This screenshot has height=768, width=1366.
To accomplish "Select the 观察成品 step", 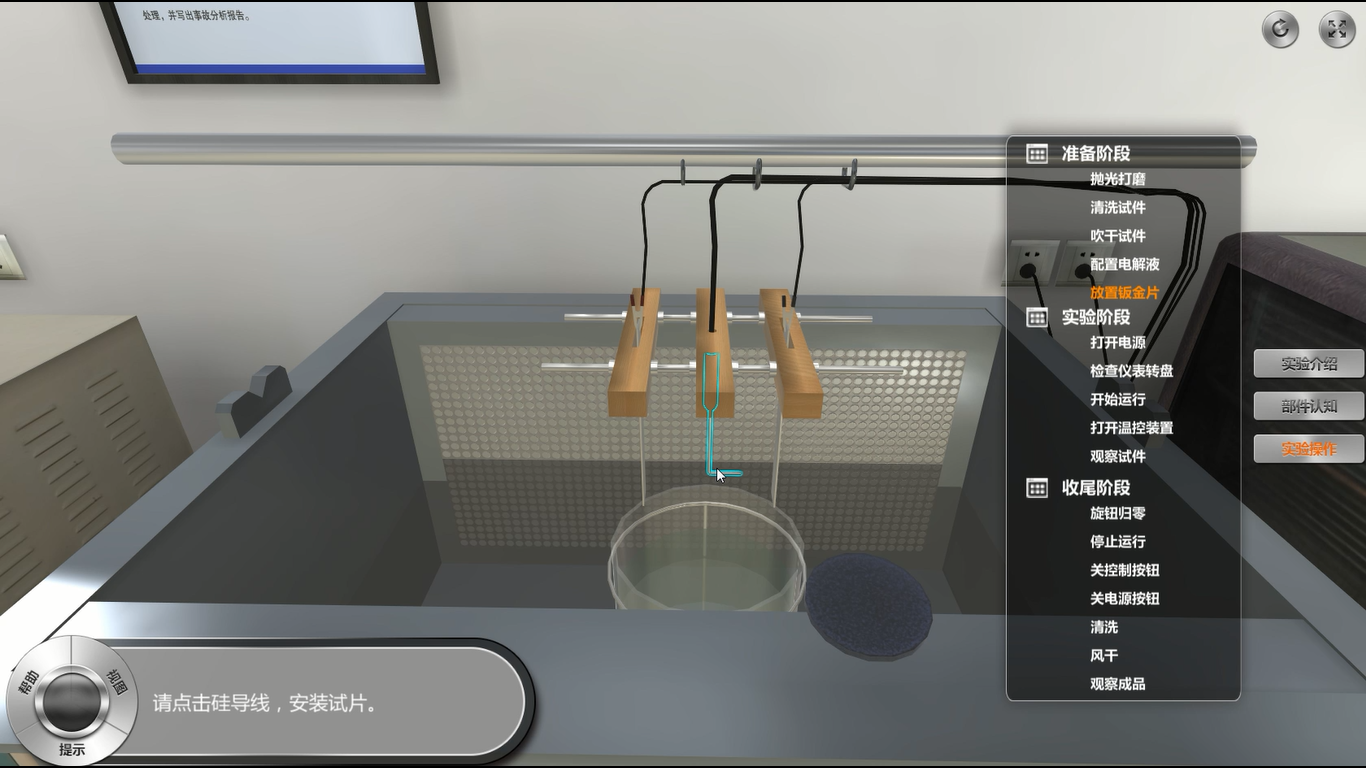I will click(x=1118, y=684).
